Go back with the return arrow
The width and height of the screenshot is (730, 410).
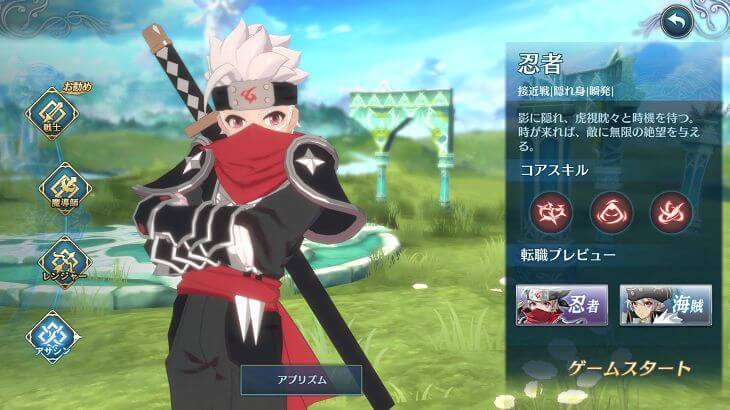click(x=679, y=19)
